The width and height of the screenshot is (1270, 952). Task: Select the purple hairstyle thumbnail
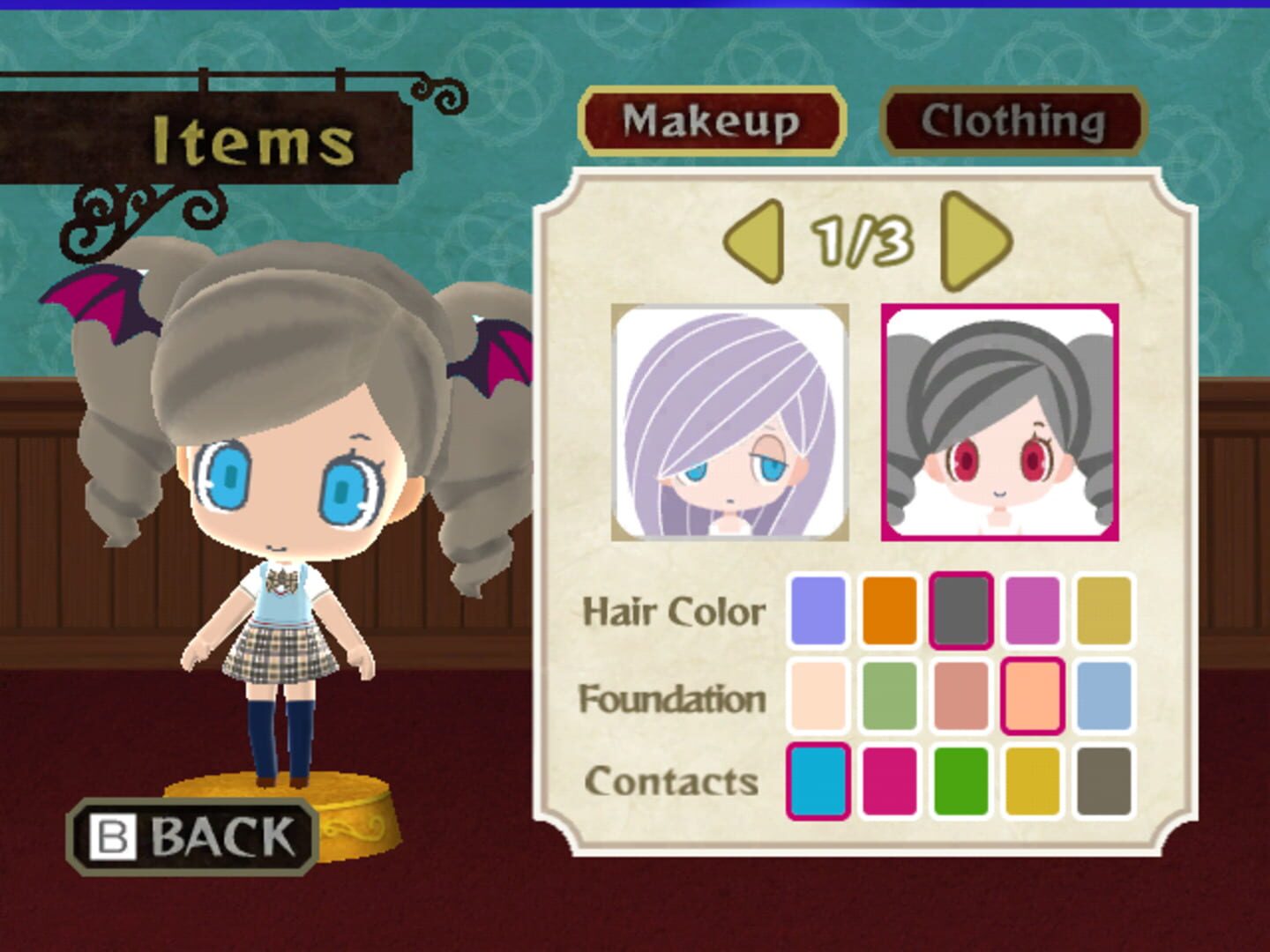(726, 421)
